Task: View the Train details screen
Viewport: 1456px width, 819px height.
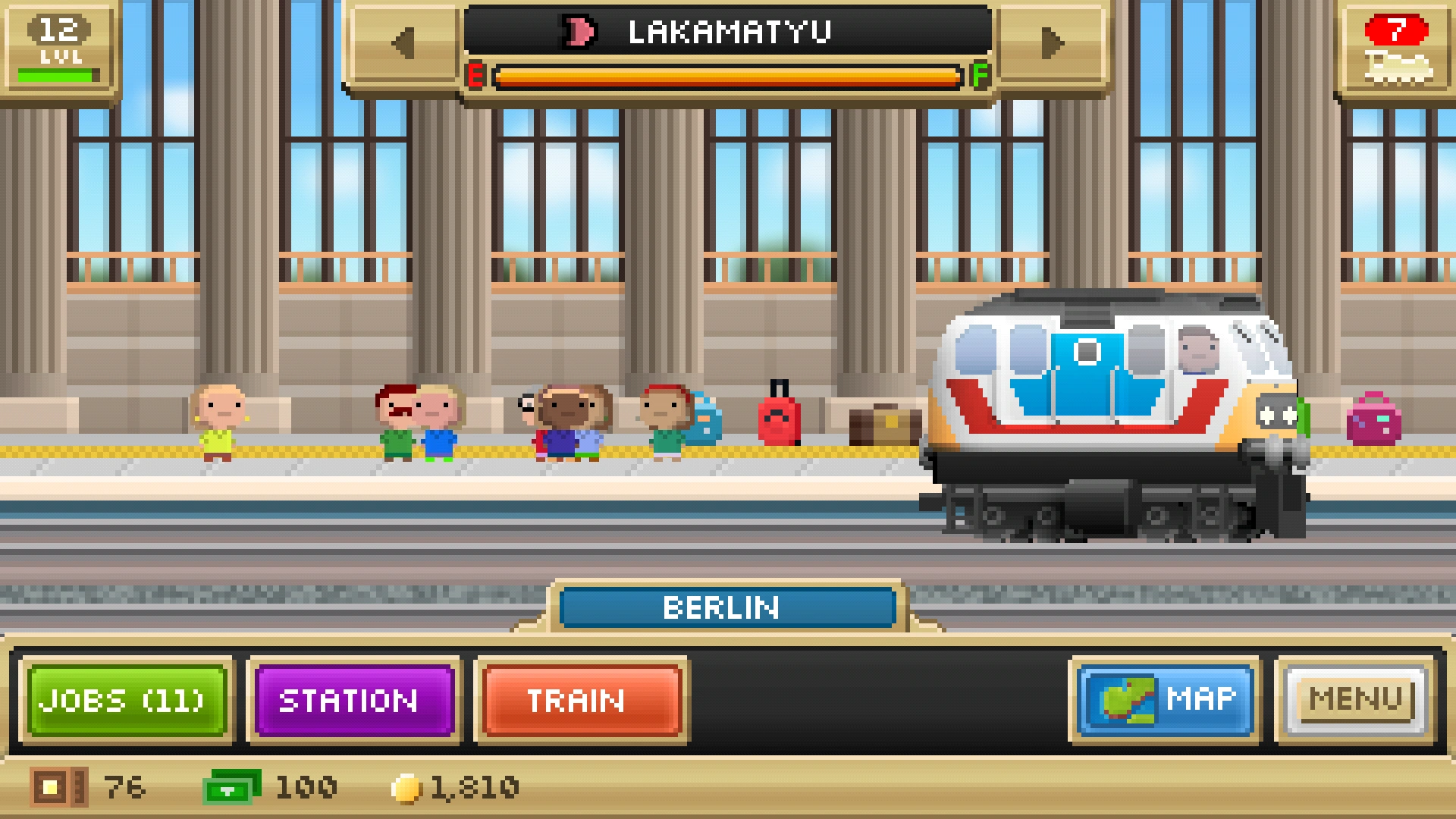Action: point(580,700)
